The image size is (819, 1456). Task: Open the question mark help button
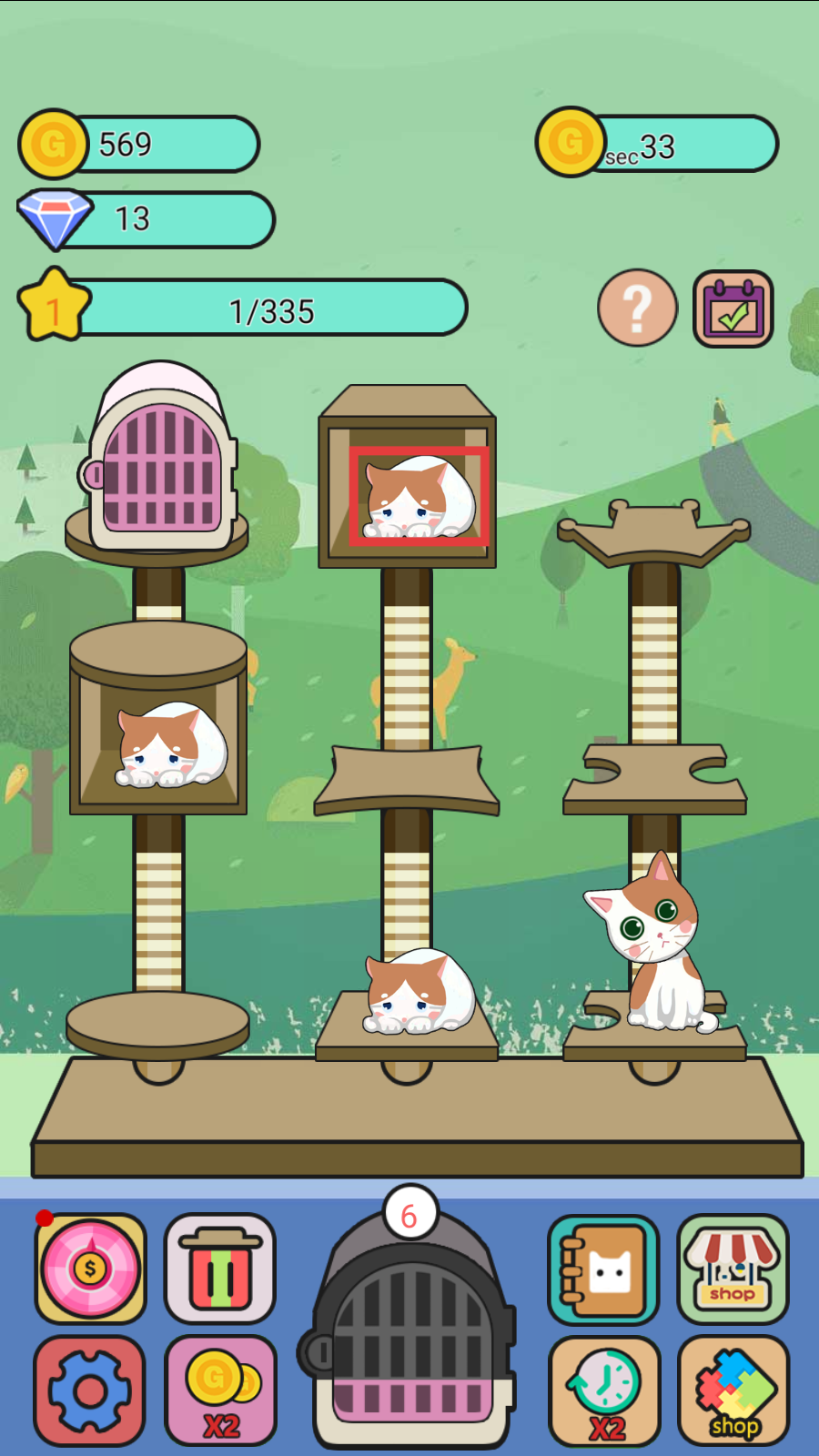click(x=637, y=308)
